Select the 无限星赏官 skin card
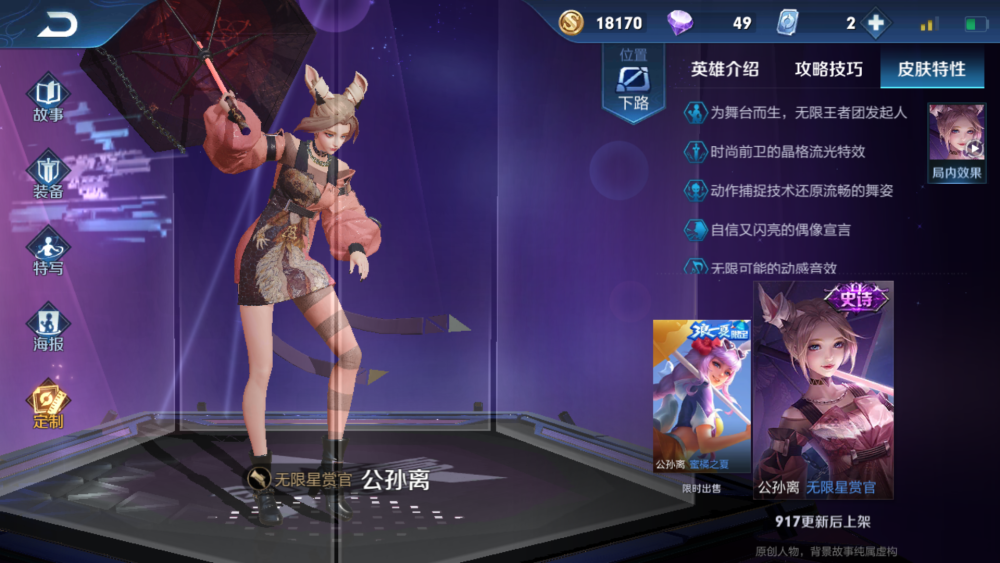 [823, 390]
